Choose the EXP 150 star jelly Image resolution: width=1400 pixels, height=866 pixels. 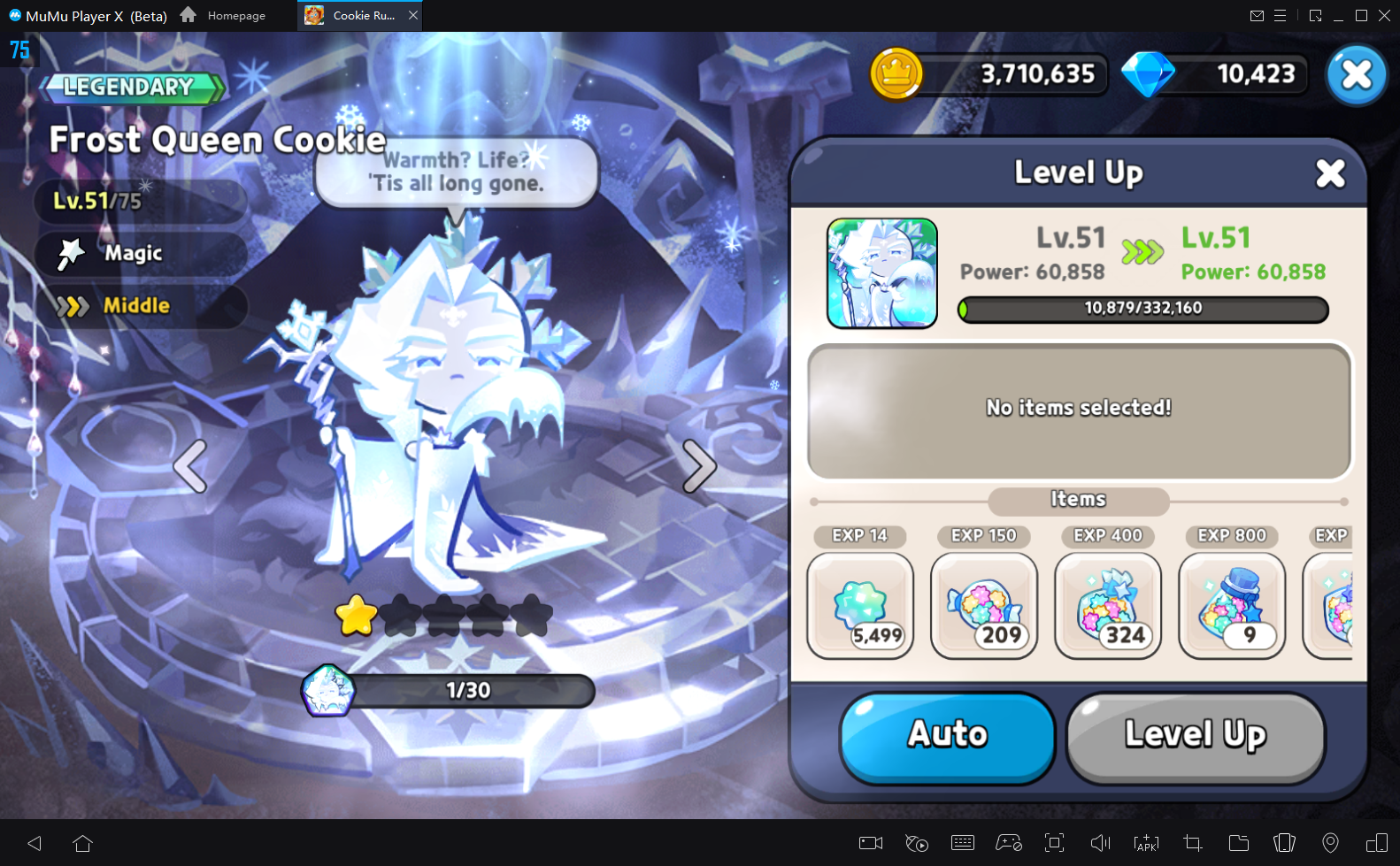(x=984, y=606)
